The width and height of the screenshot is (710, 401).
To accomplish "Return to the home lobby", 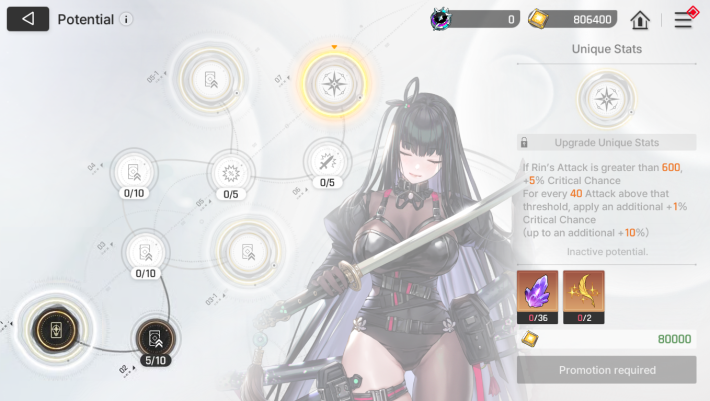I will tap(640, 19).
